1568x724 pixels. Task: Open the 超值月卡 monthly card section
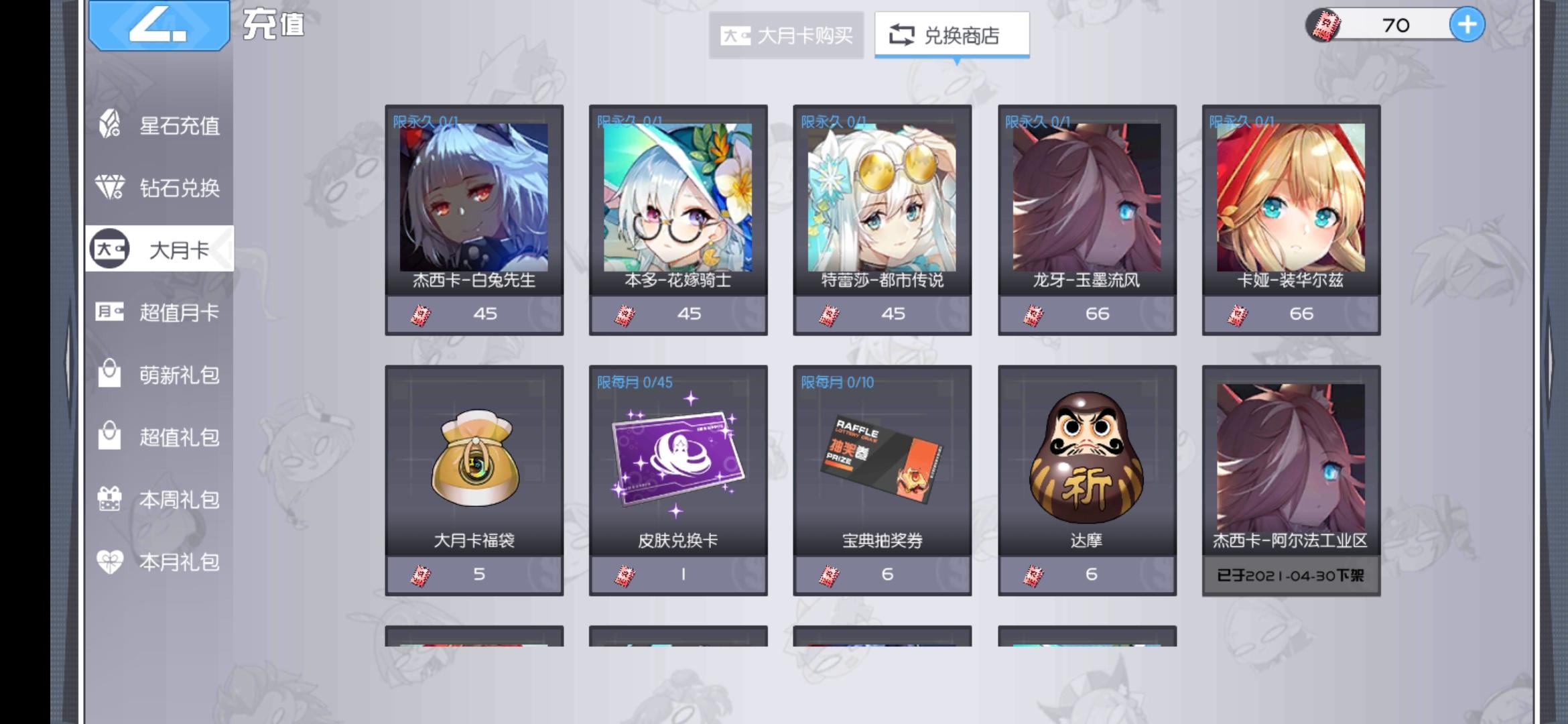[111, 312]
